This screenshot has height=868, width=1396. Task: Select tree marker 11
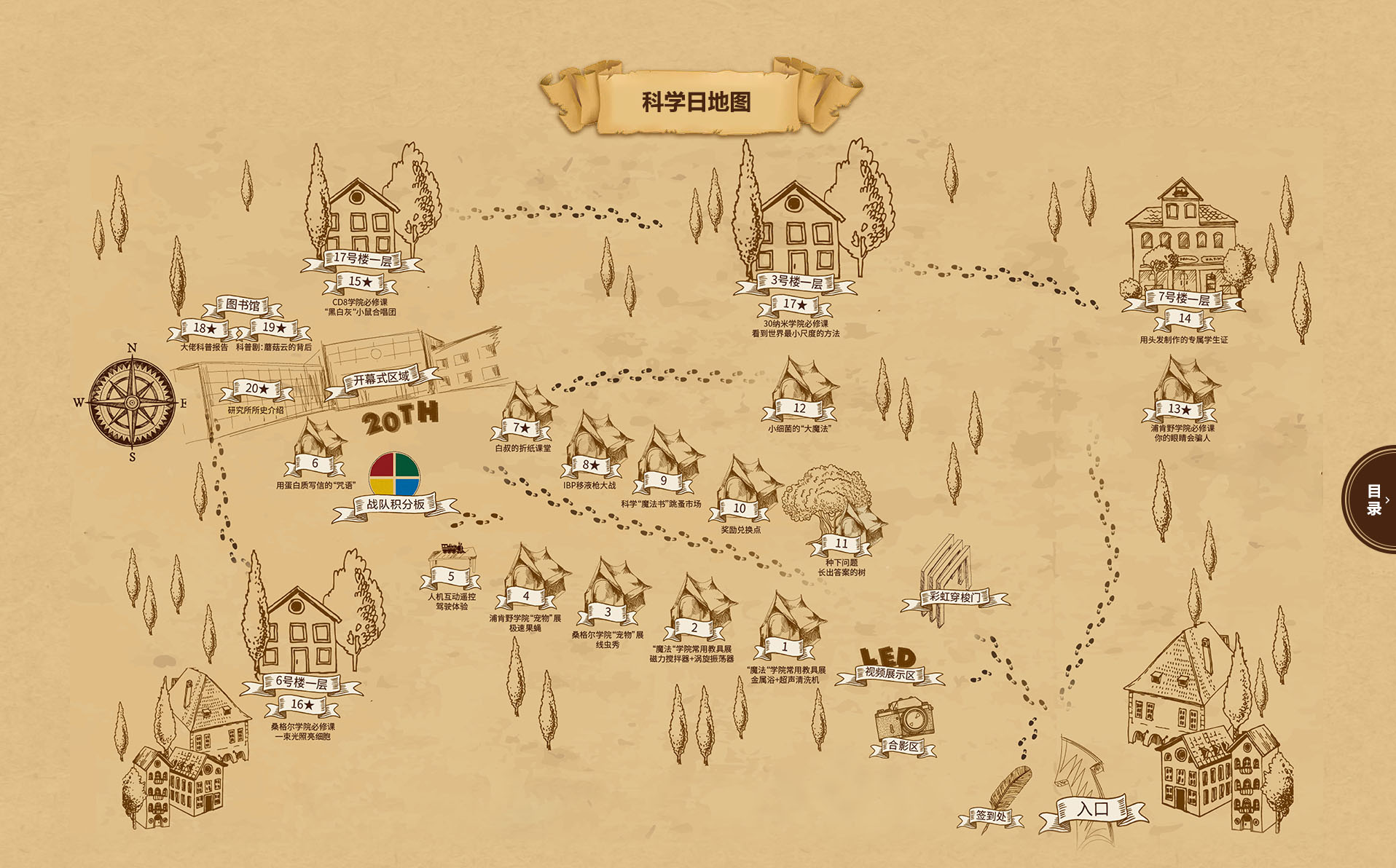842,543
